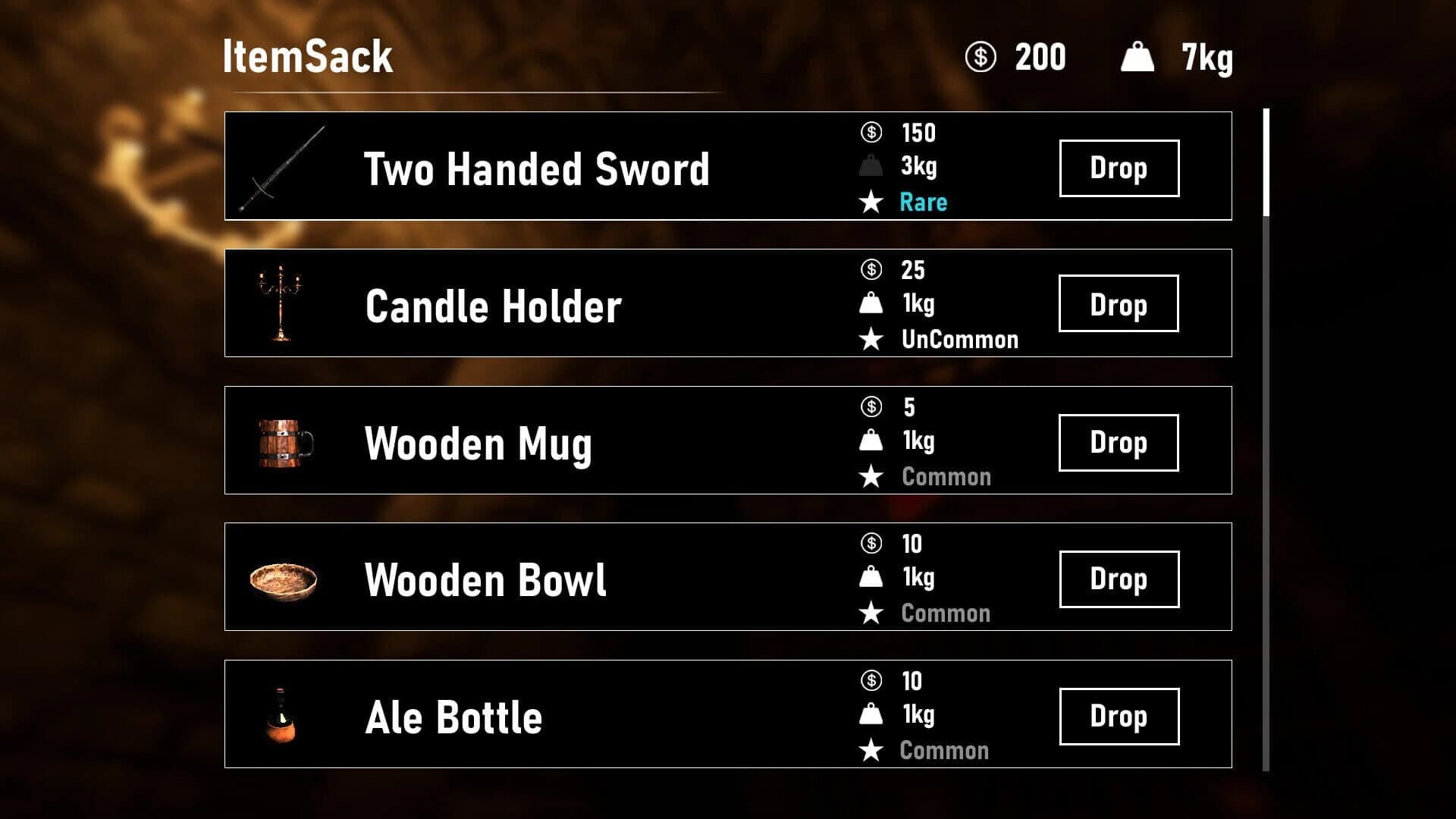Click the inventory scrollbar handle
The height and width of the screenshot is (819, 1456).
[x=1266, y=162]
